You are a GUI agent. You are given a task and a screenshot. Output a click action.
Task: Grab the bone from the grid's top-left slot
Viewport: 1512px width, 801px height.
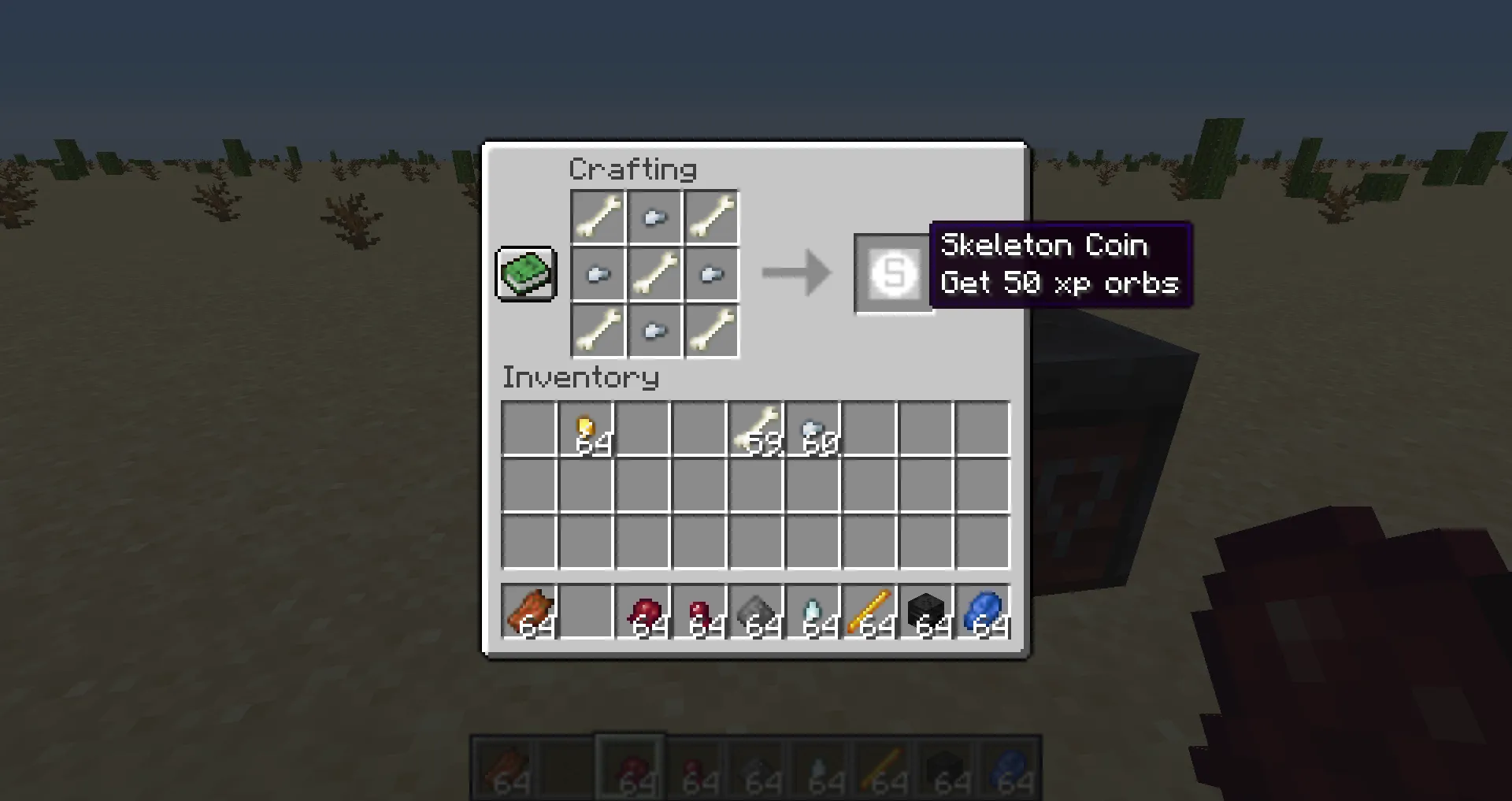(x=597, y=217)
